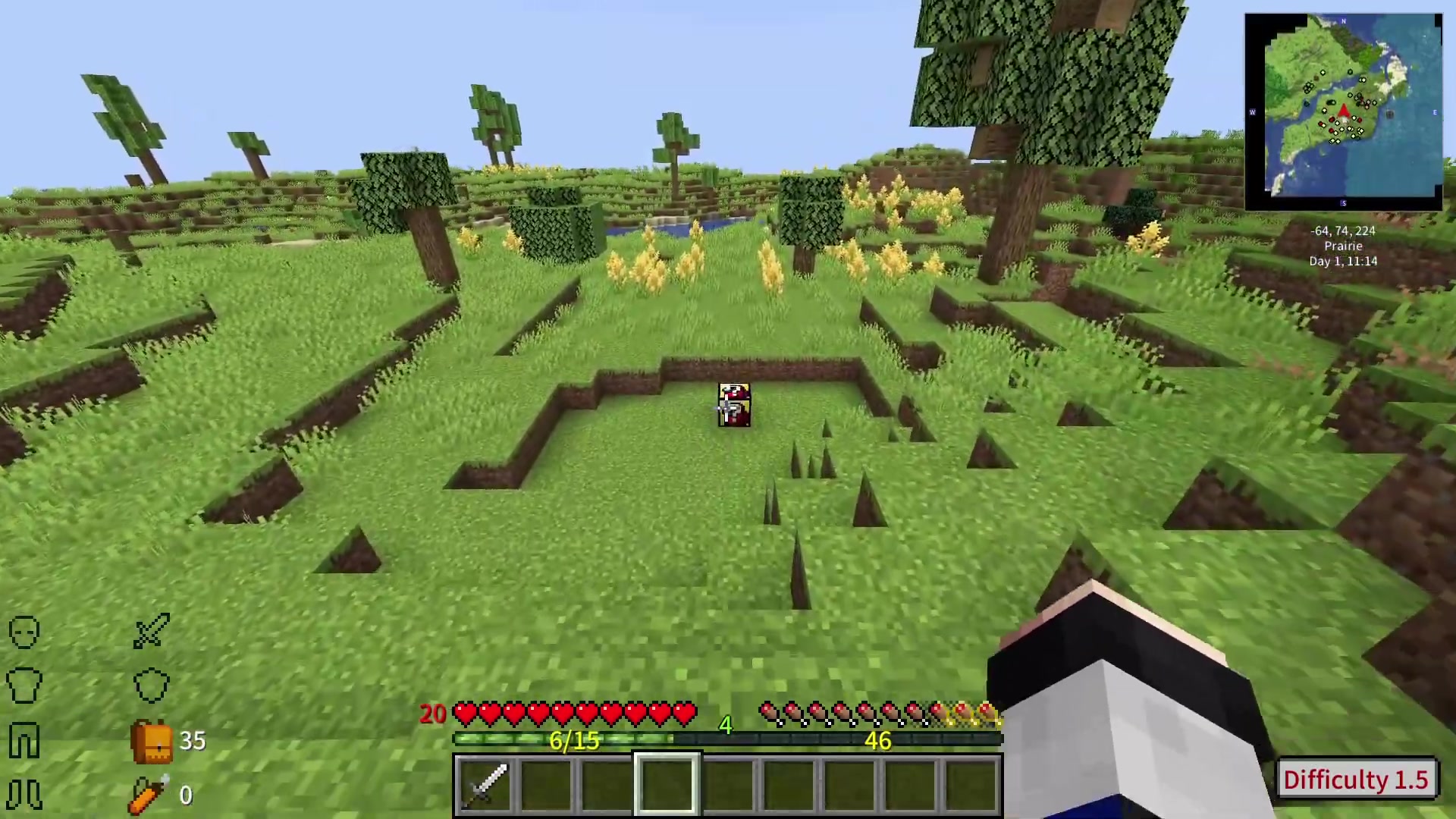Click the helmet status icon

click(23, 632)
